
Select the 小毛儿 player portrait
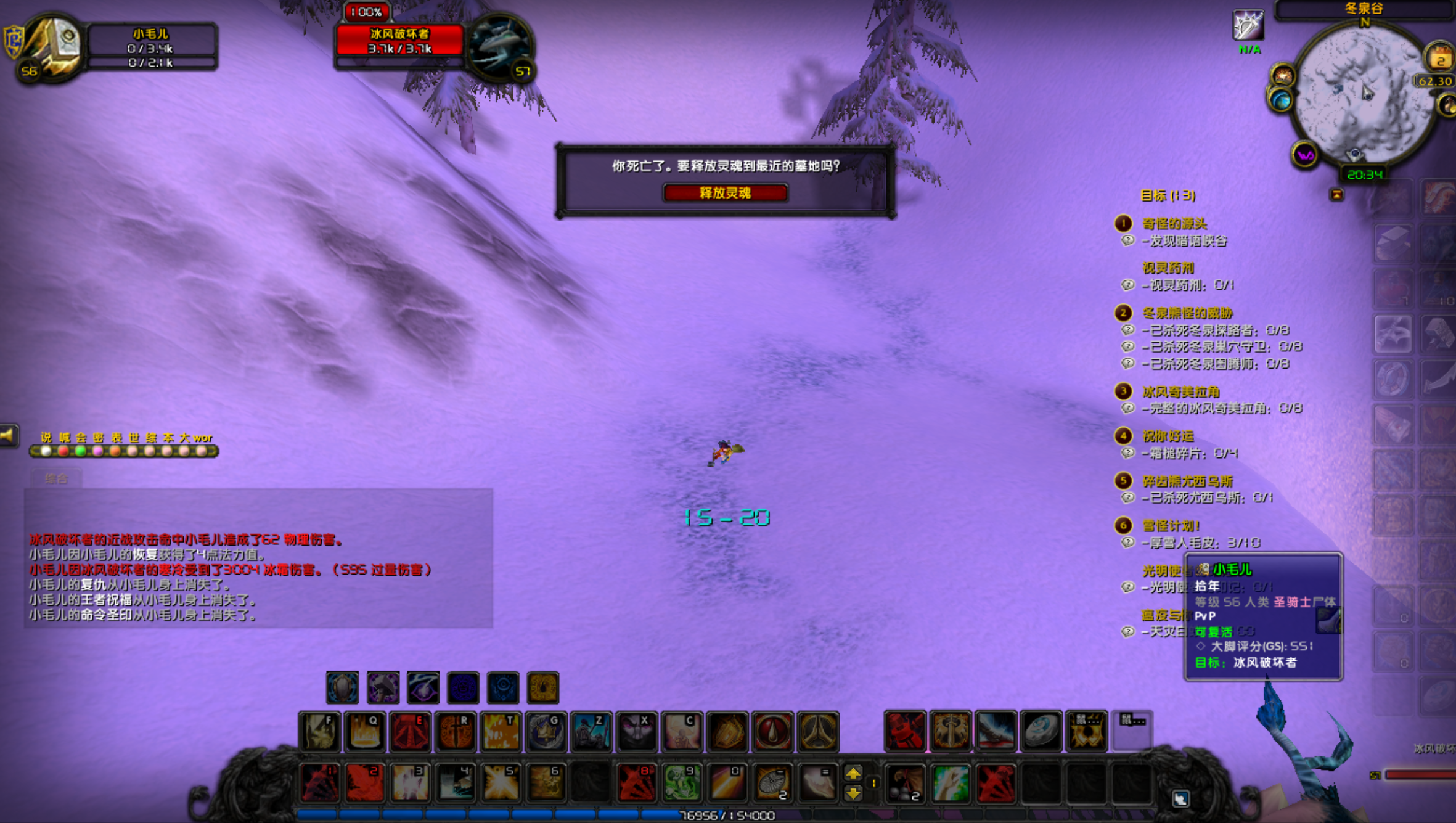[x=53, y=47]
